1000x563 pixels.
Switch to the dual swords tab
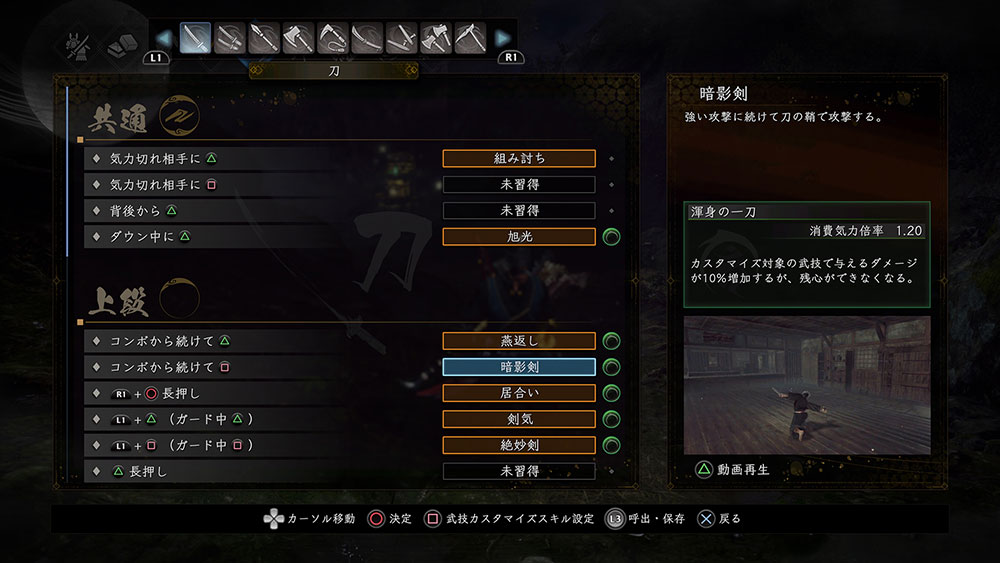pos(230,38)
